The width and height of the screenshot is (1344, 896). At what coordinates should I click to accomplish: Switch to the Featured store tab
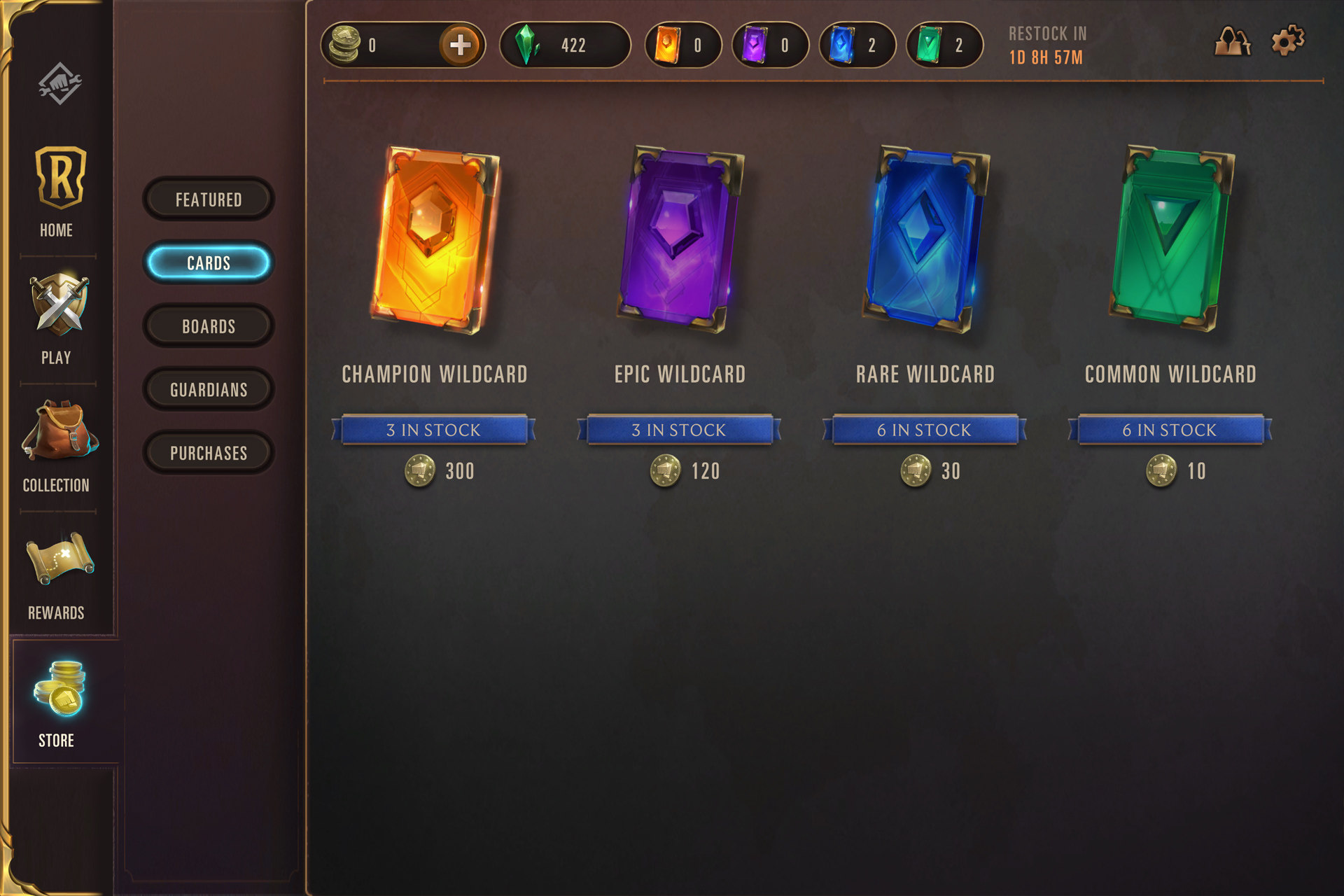pos(209,199)
